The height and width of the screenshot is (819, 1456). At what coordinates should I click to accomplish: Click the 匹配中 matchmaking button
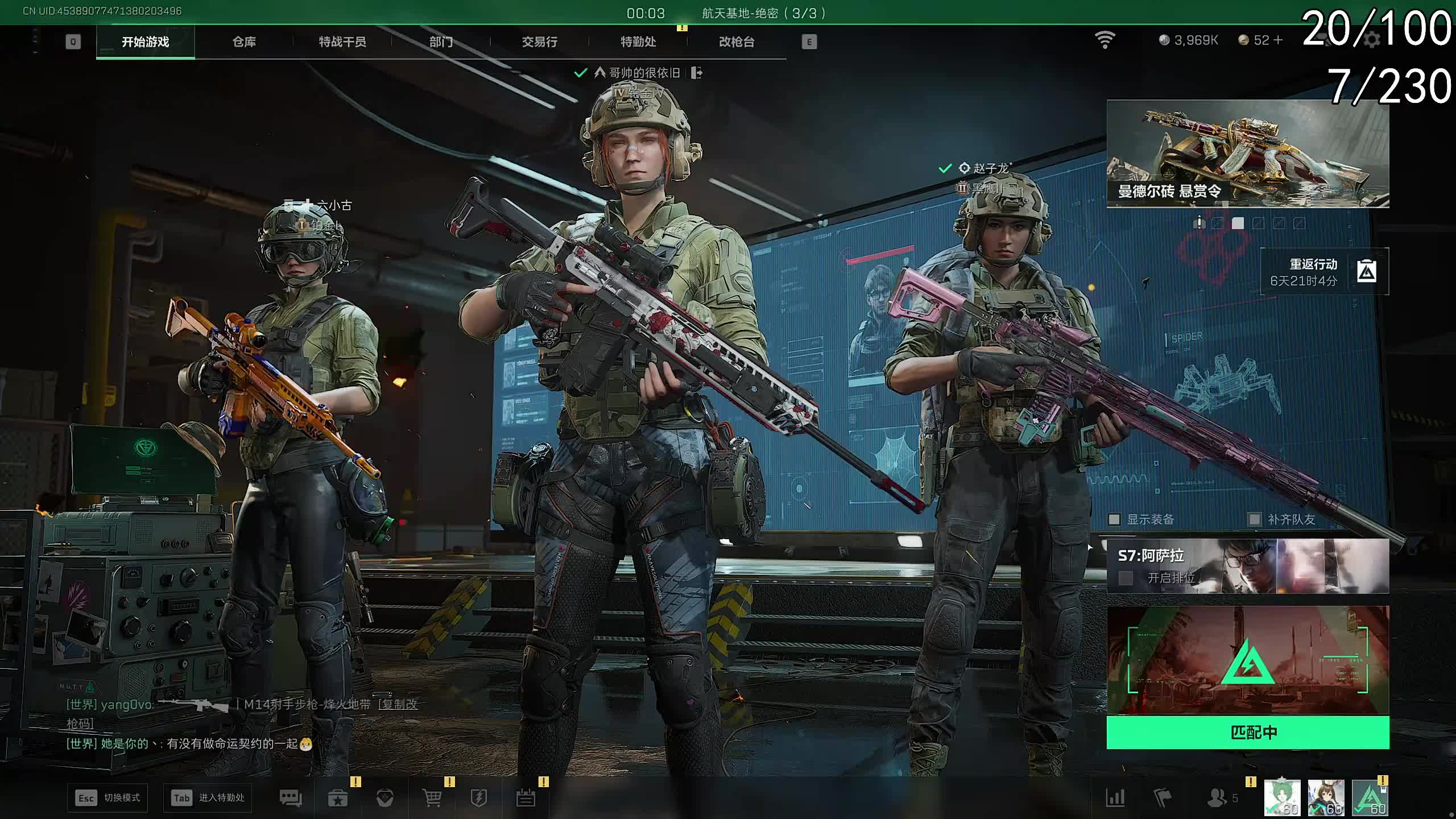(x=1247, y=732)
